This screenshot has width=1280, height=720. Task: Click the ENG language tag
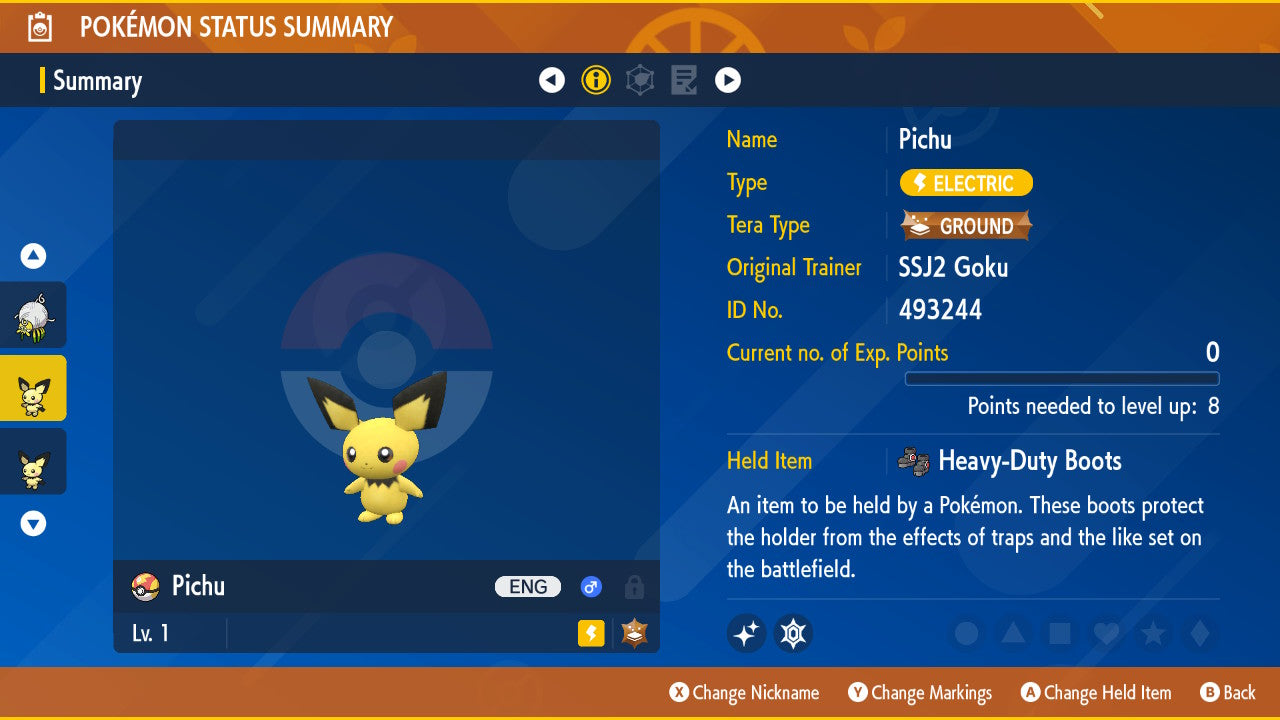(527, 587)
